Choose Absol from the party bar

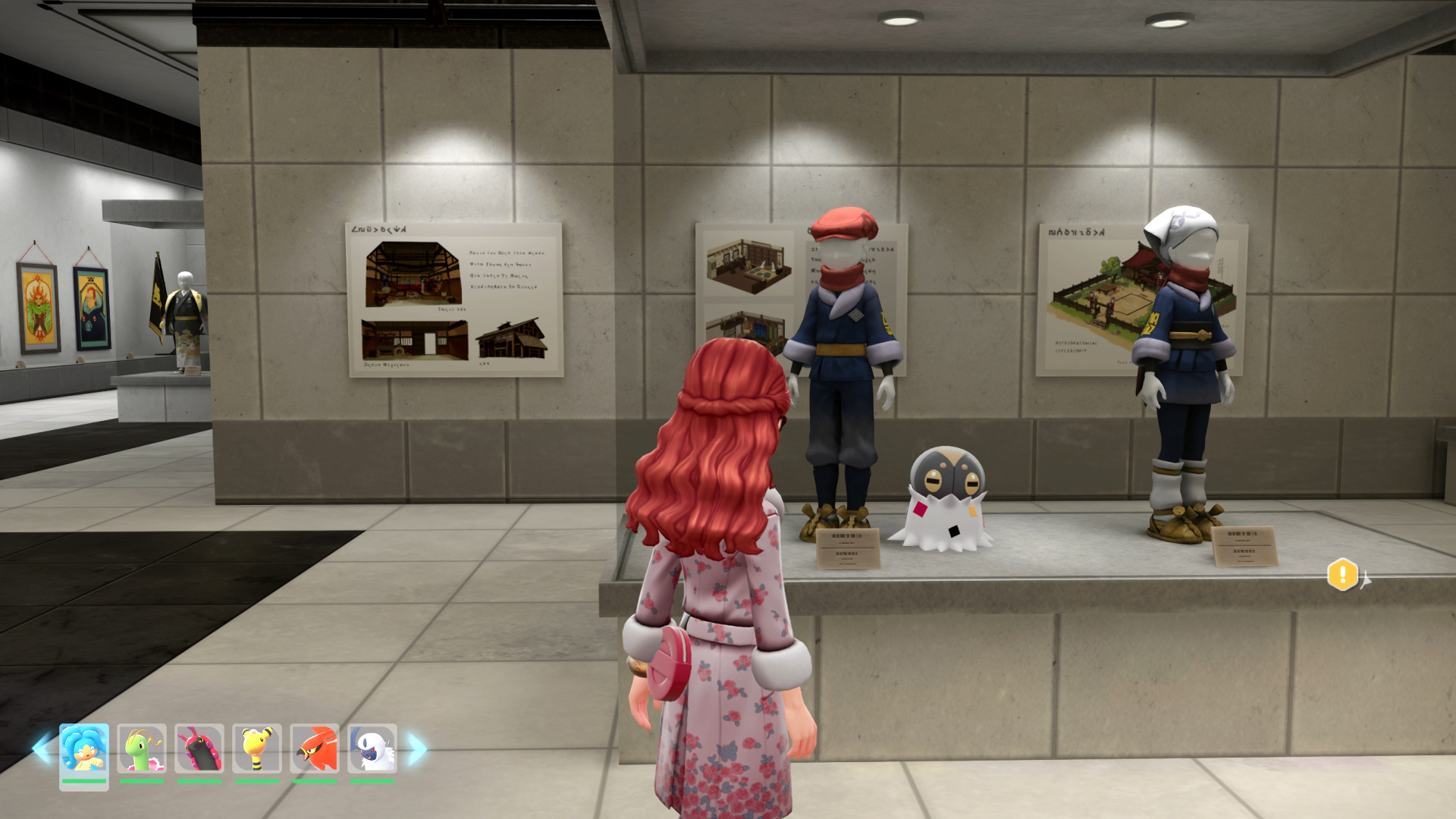tap(372, 749)
